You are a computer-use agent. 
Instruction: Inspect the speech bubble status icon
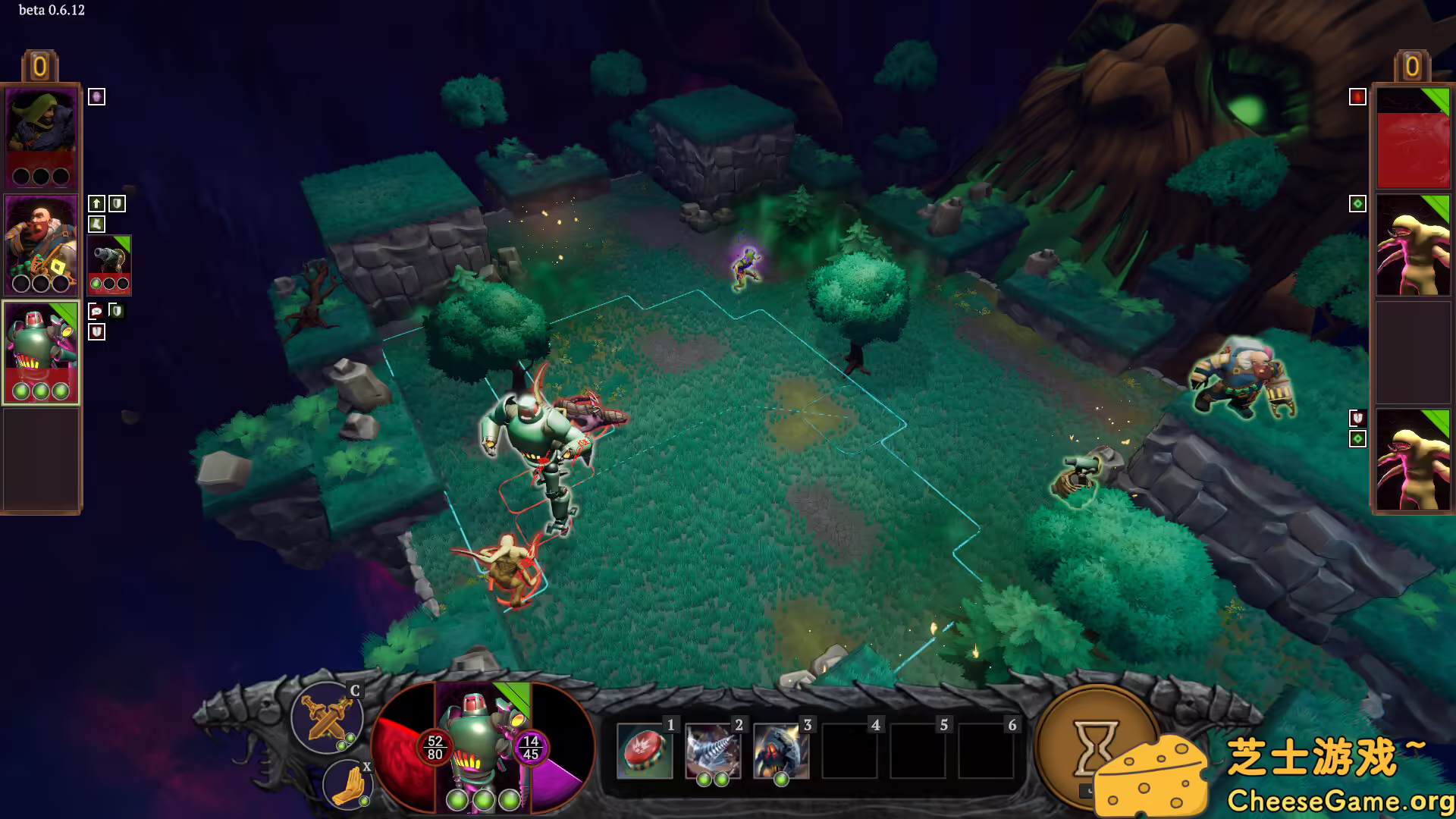click(96, 311)
